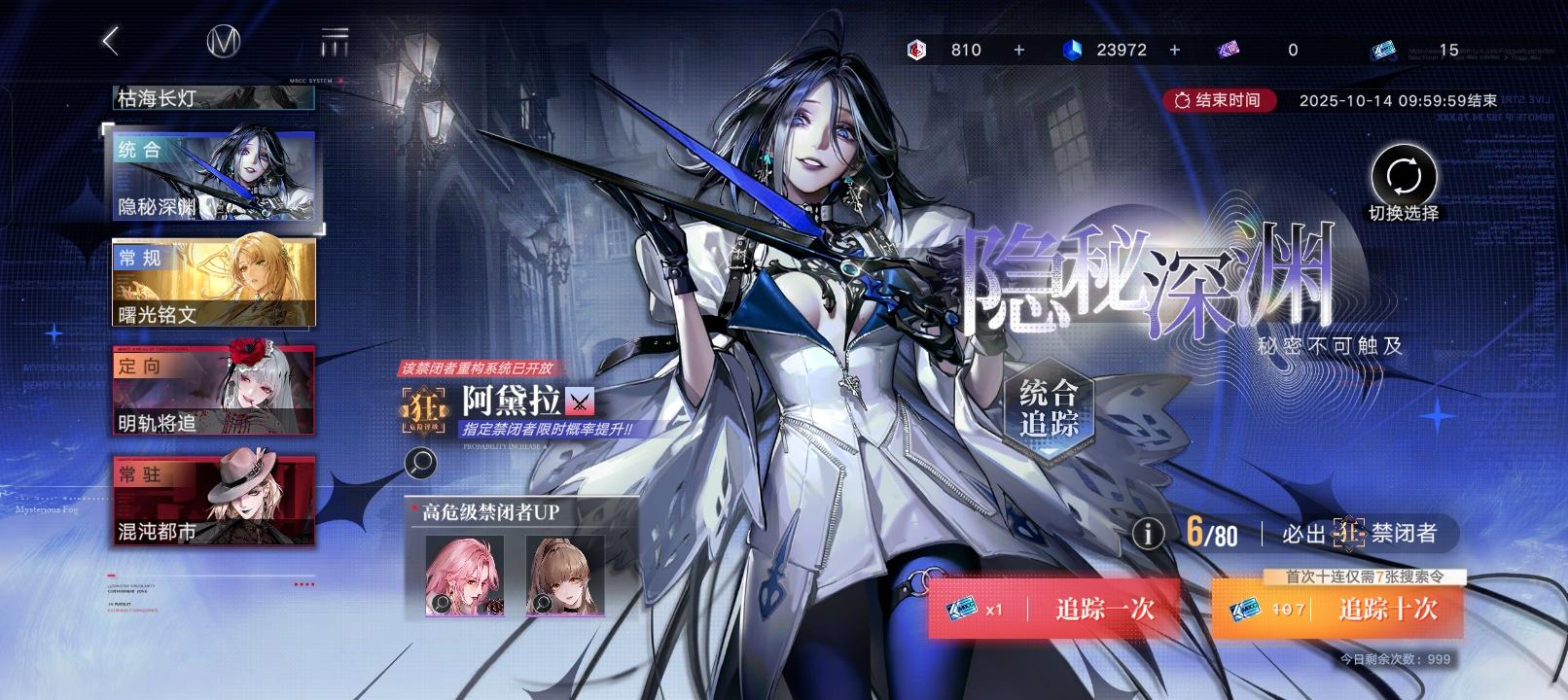Switch to the 混沌都市 常驻 banner
Screen dimensions: 1568x700
coord(212,499)
